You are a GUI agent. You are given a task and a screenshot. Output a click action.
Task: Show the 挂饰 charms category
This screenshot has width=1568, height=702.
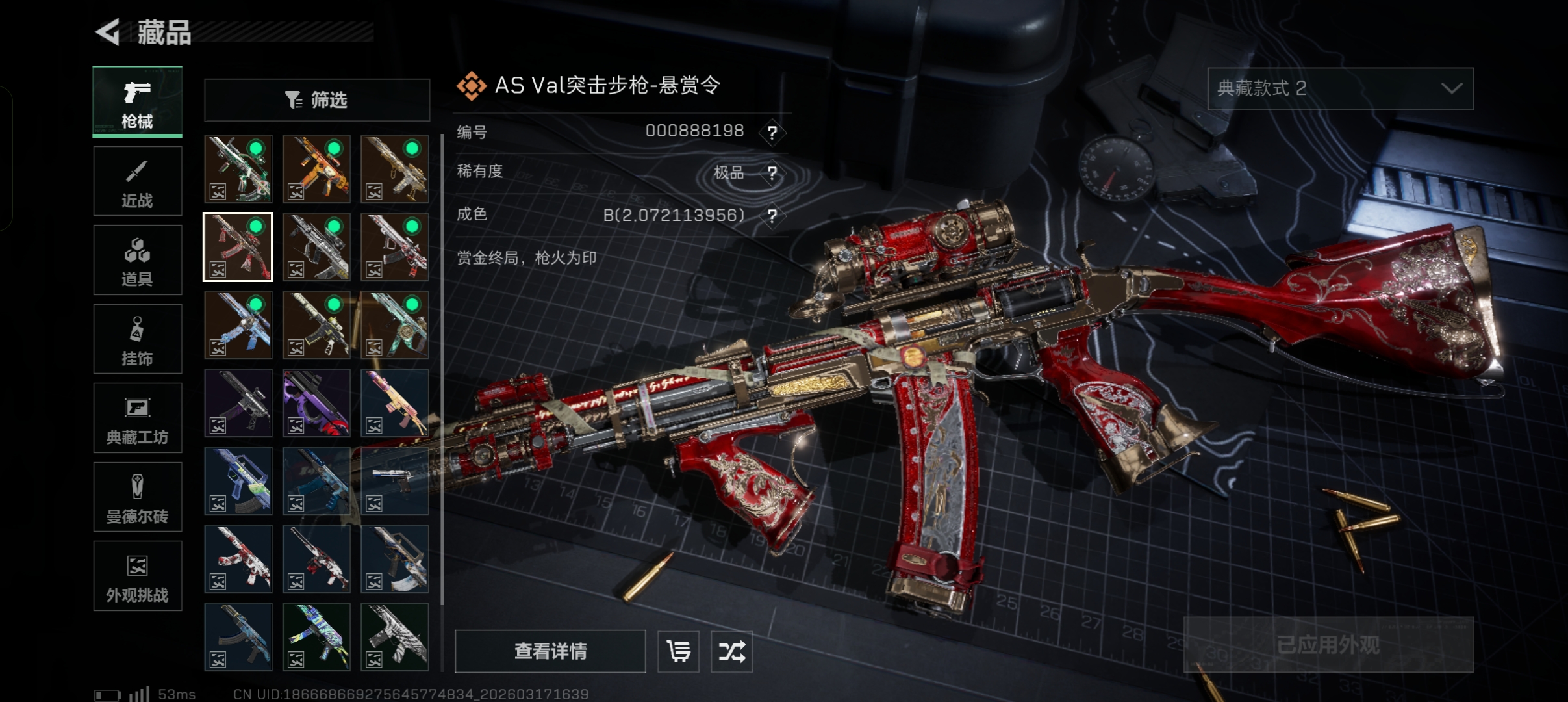(137, 339)
